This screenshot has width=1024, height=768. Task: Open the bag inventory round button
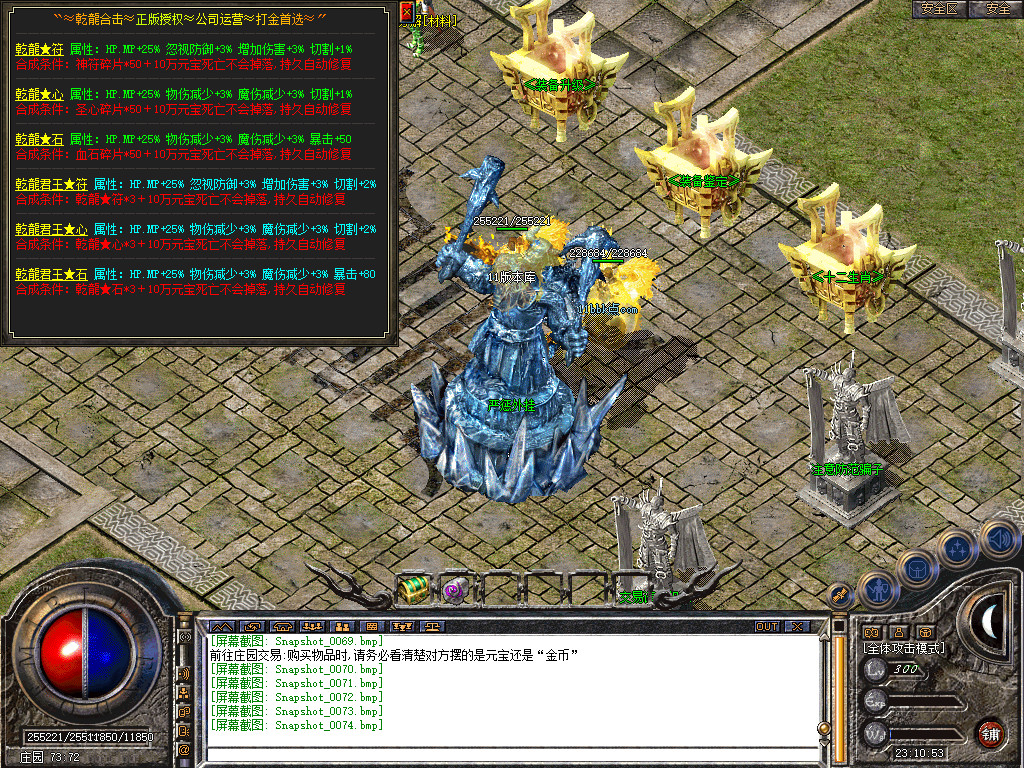point(915,568)
